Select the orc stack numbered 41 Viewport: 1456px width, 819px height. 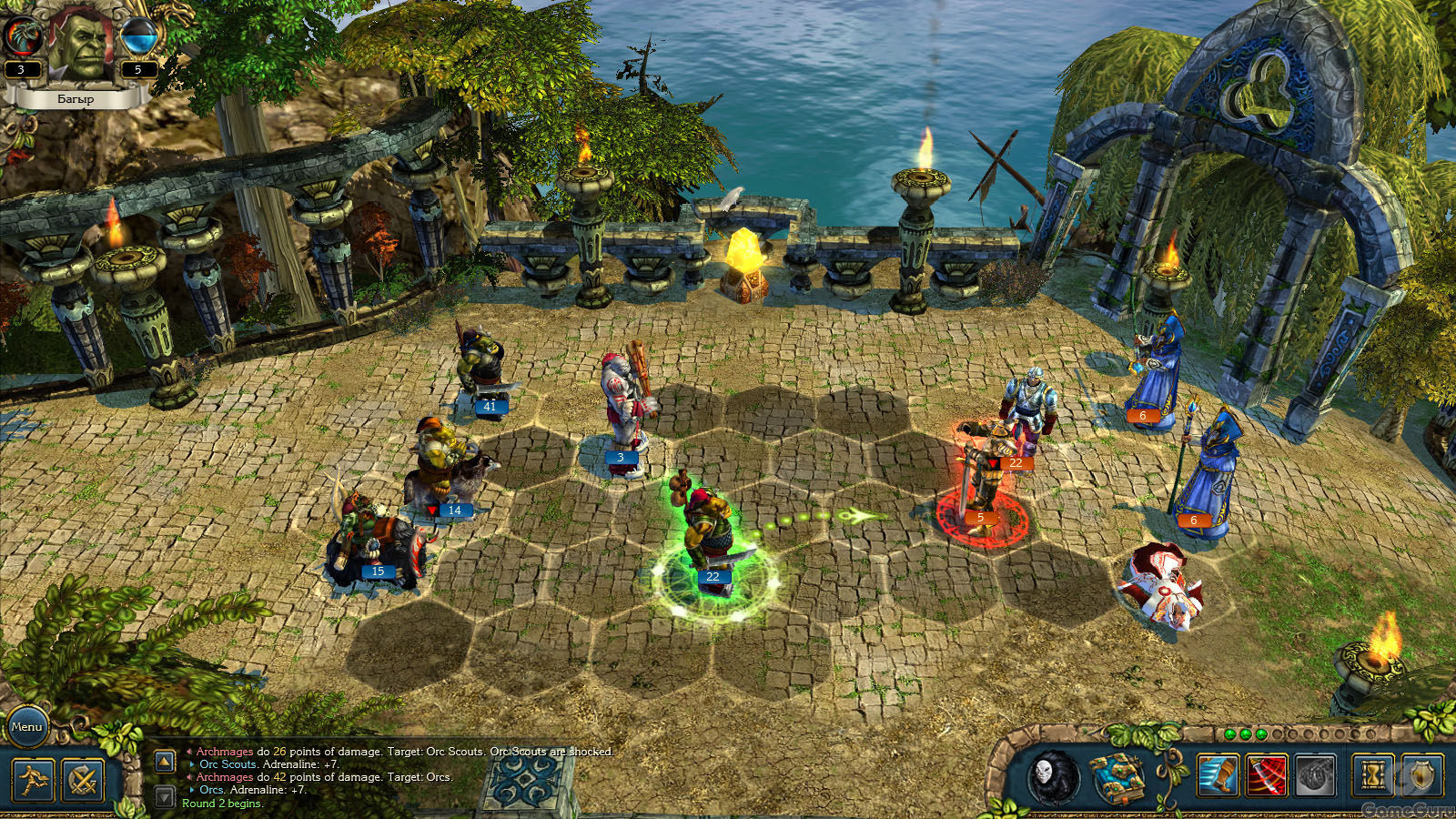480,369
